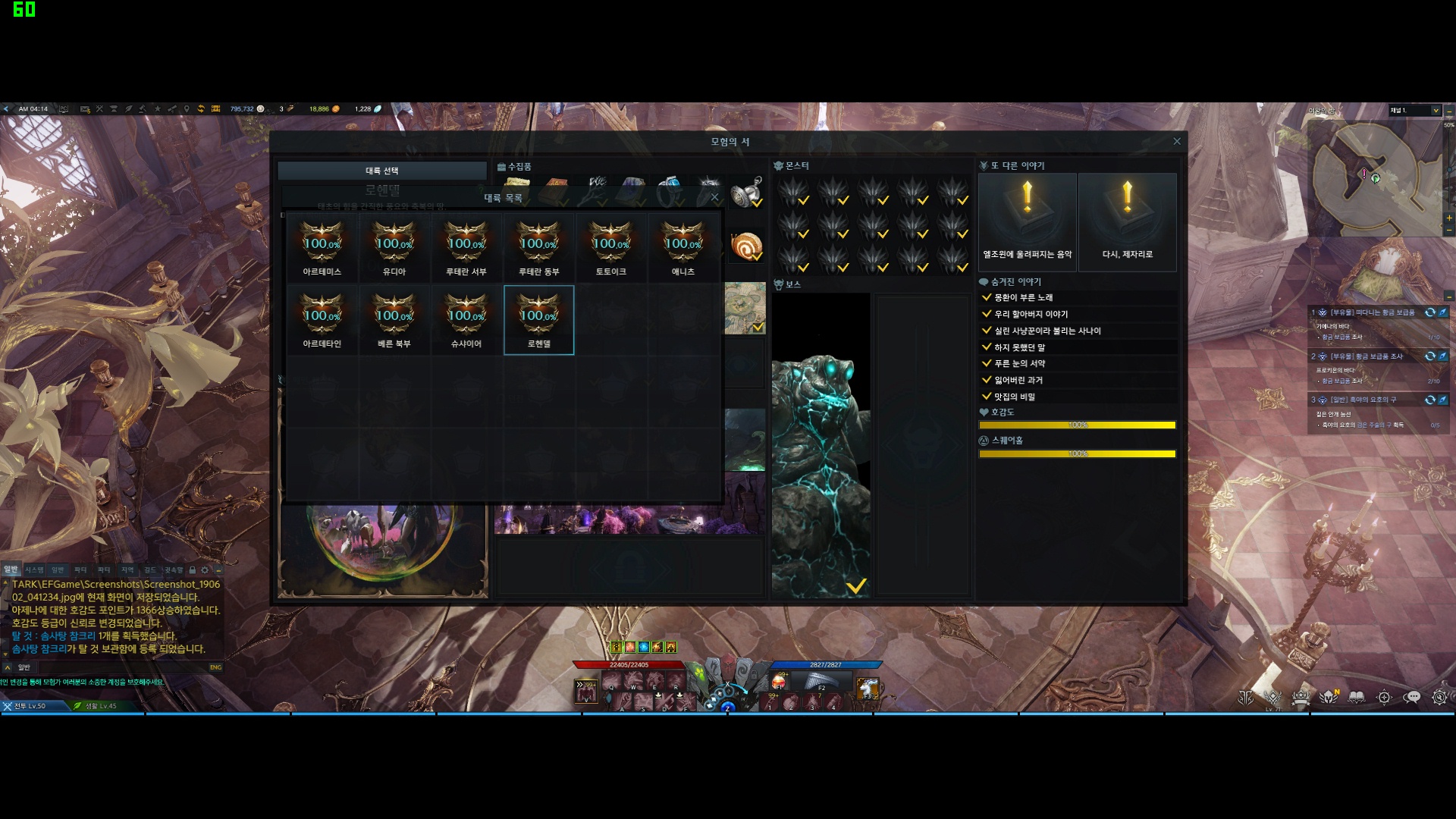
Task: Click the 대륙 선택 button
Action: click(382, 171)
